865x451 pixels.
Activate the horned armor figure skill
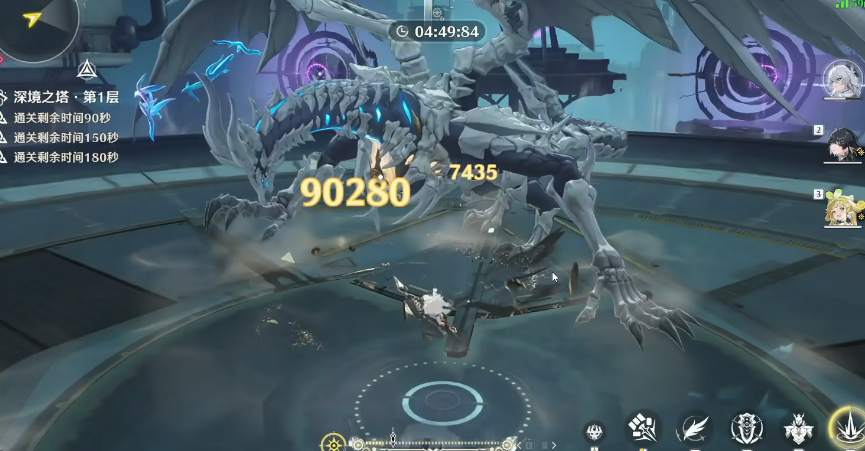pos(798,429)
